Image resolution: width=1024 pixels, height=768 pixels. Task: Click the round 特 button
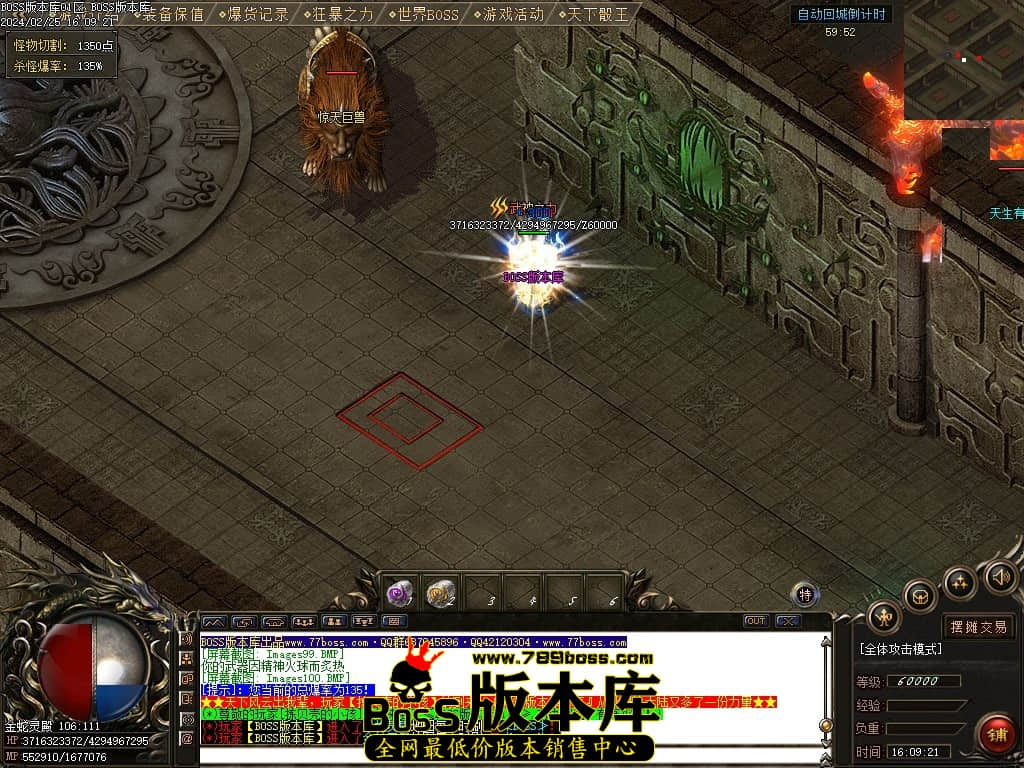click(x=805, y=595)
